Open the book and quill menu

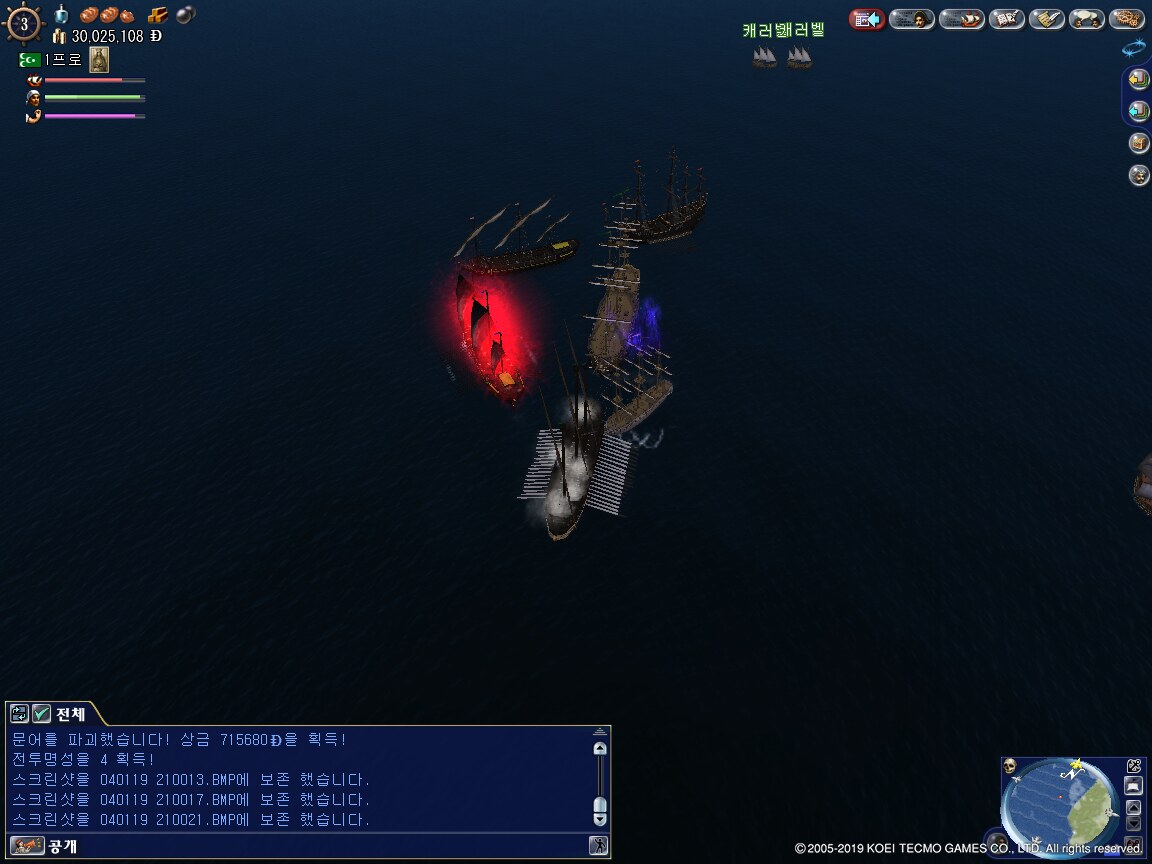pos(1006,19)
